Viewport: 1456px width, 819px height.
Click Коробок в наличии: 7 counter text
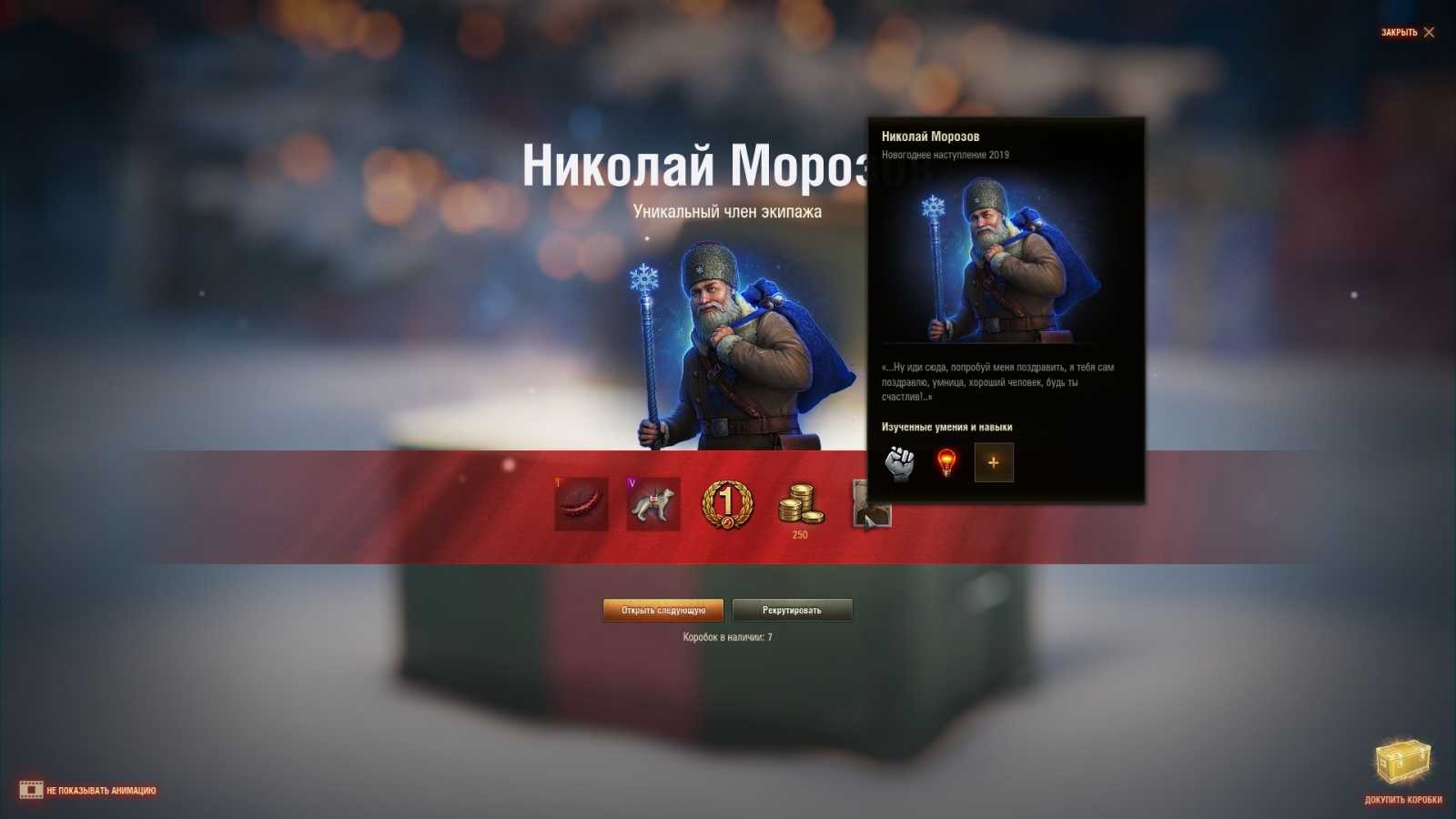click(728, 638)
